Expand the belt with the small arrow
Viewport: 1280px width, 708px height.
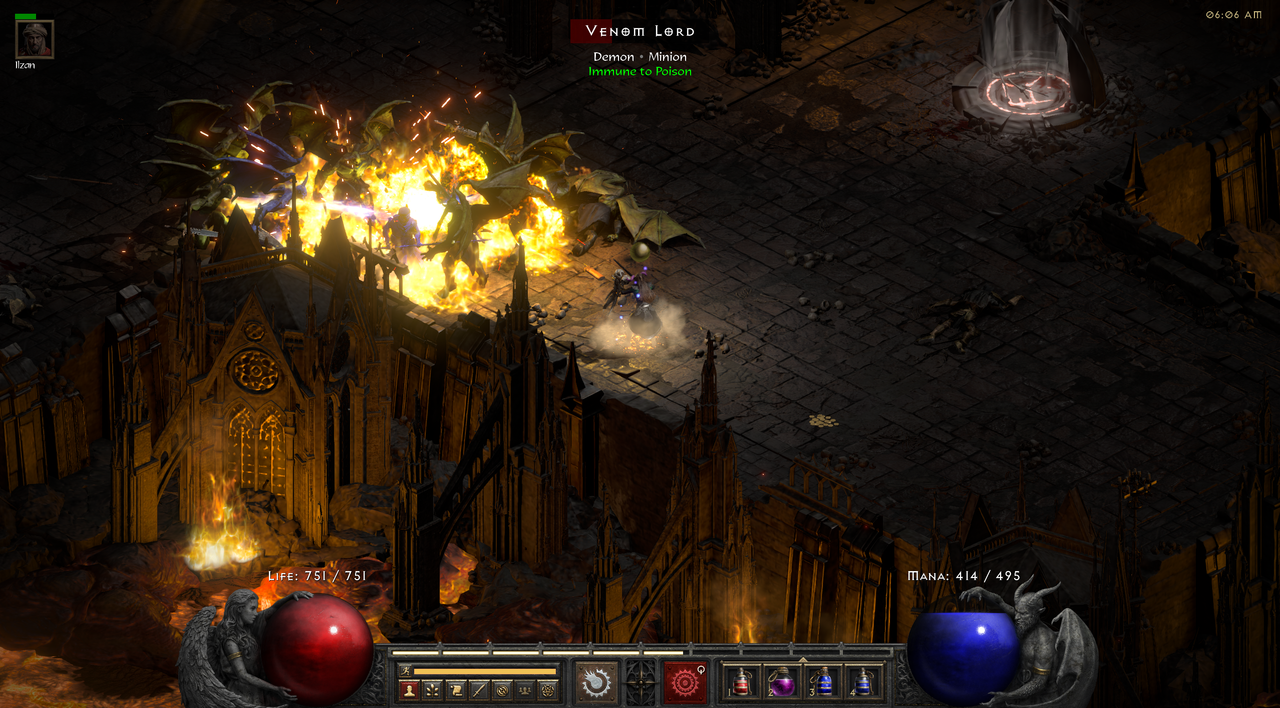tap(803, 660)
